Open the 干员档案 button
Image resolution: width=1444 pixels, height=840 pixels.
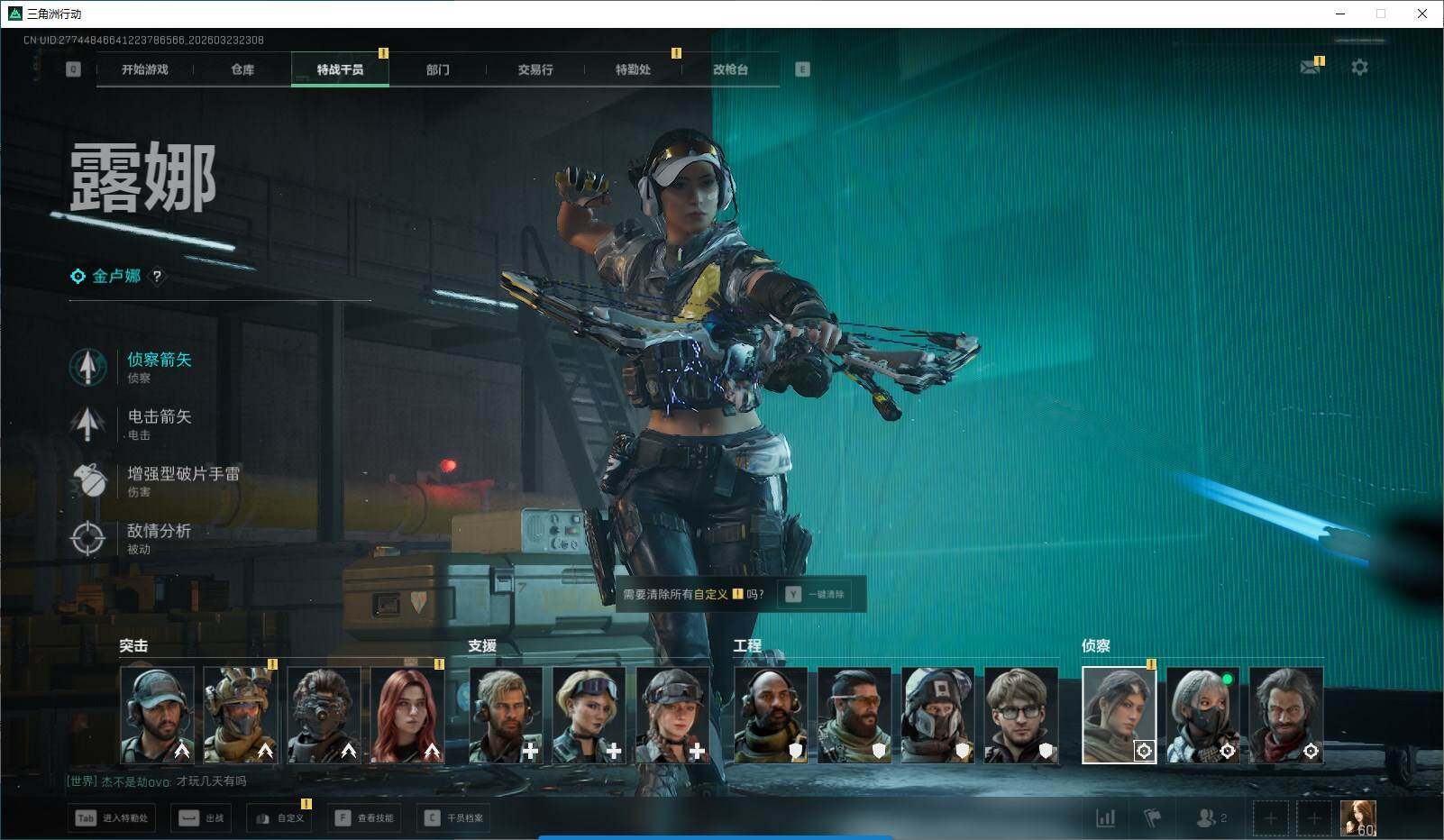pos(455,818)
